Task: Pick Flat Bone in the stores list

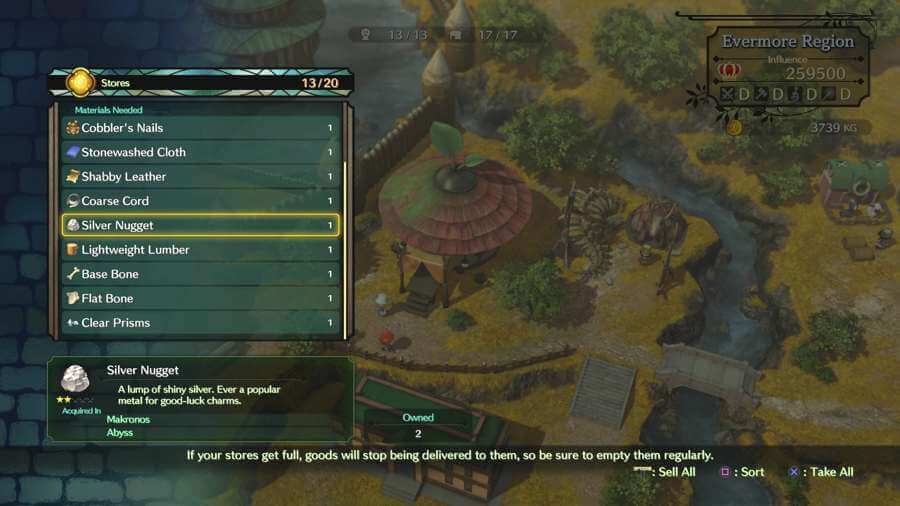Action: (200, 298)
